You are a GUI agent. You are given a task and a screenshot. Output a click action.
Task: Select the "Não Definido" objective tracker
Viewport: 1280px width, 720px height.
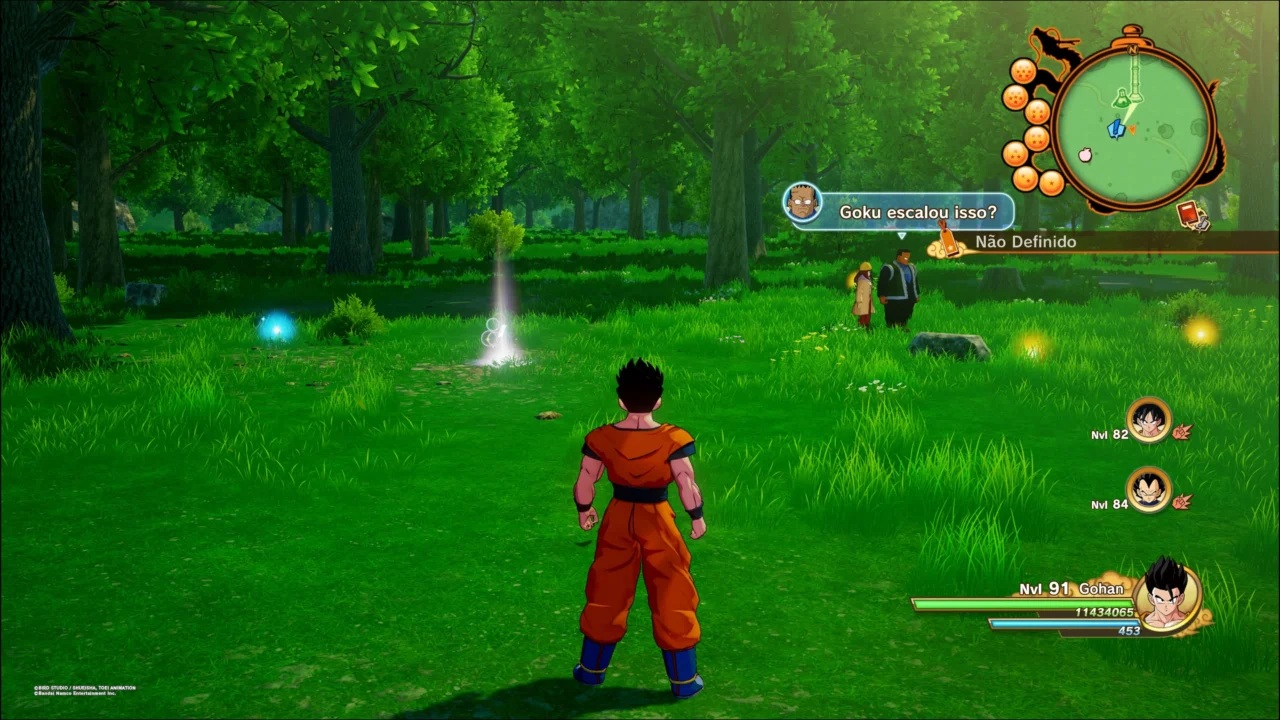point(1025,242)
